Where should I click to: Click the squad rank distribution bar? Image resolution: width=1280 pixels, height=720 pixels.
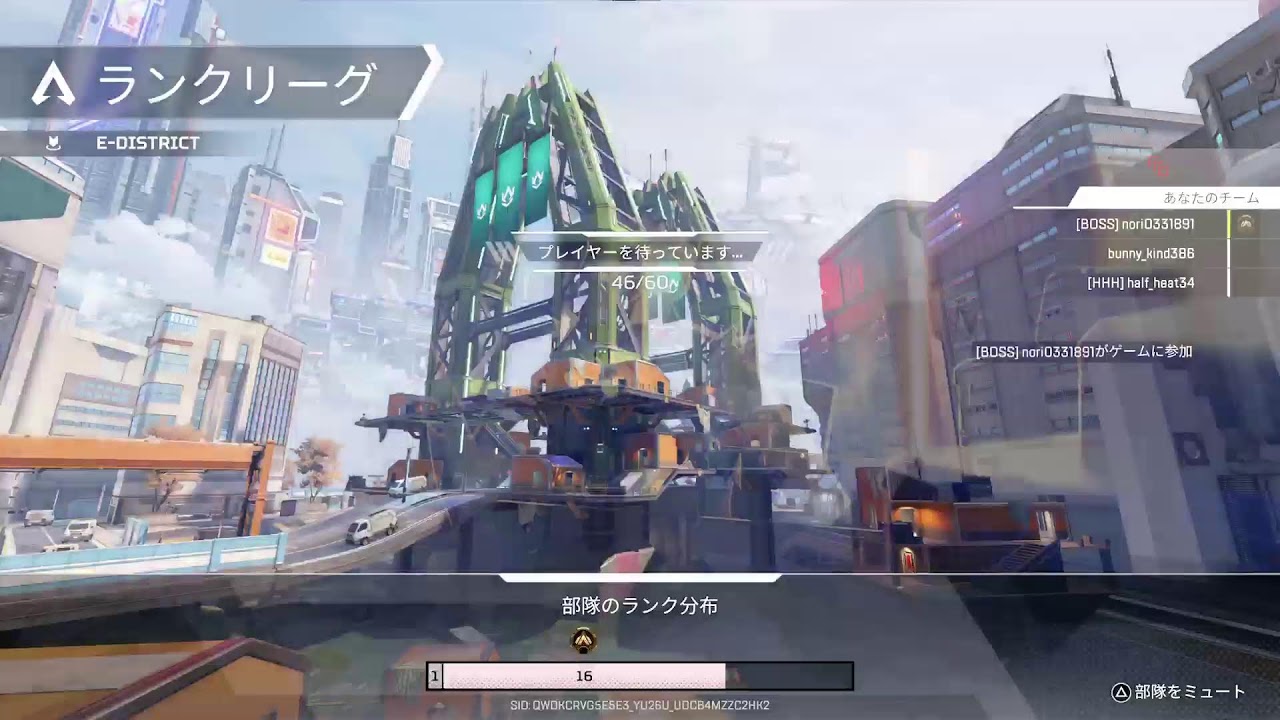pos(640,676)
